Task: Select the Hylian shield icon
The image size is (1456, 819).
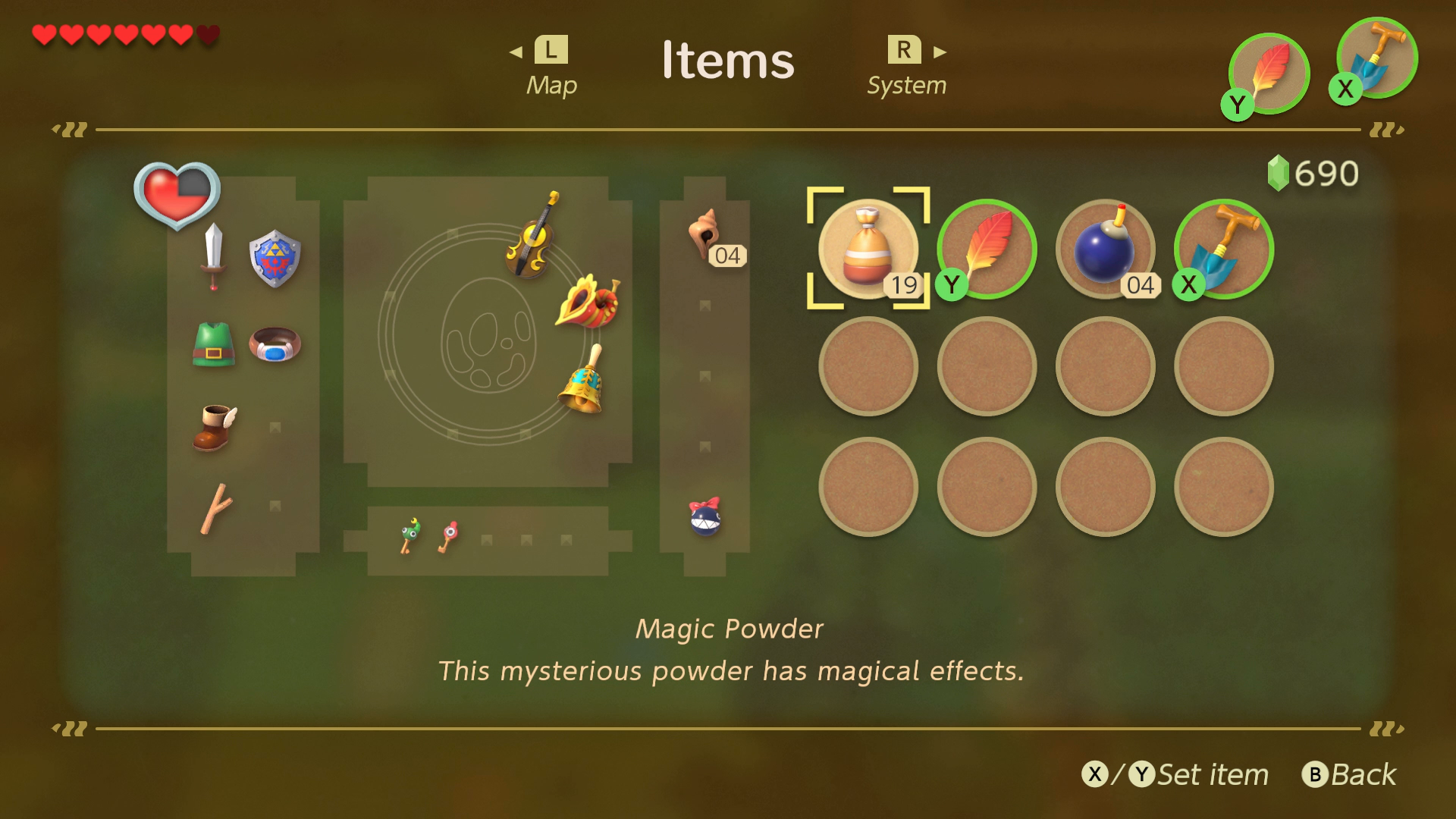Action: point(275,258)
